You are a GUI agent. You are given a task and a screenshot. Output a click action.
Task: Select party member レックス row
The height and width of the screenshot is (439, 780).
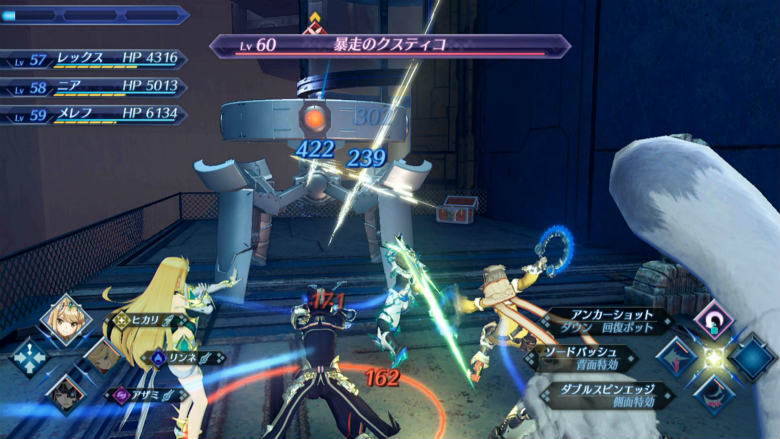click(95, 59)
